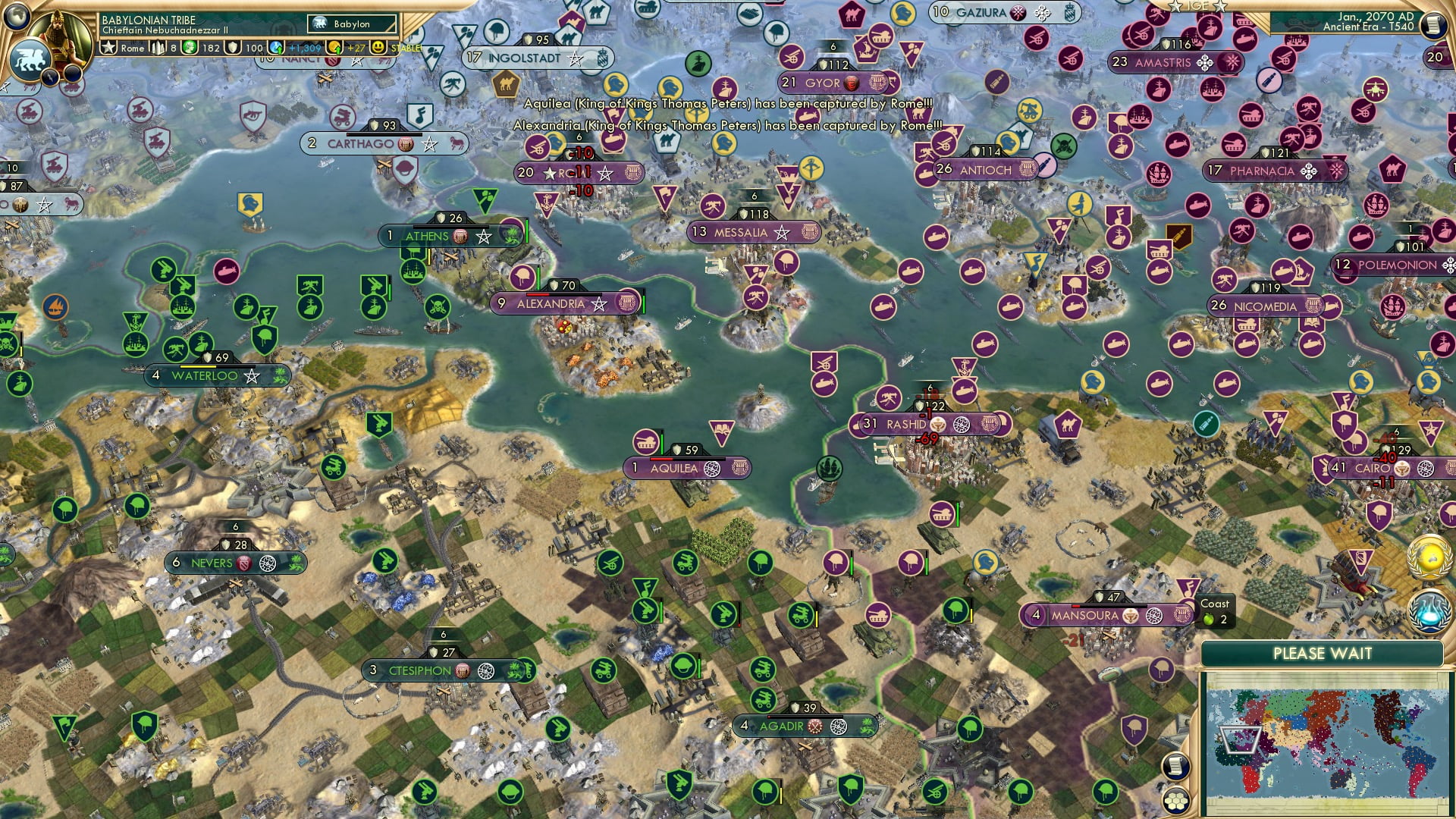Screen dimensions: 1456x819
Task: Click the happiness smiley icon labeled STABLE
Action: click(x=377, y=48)
